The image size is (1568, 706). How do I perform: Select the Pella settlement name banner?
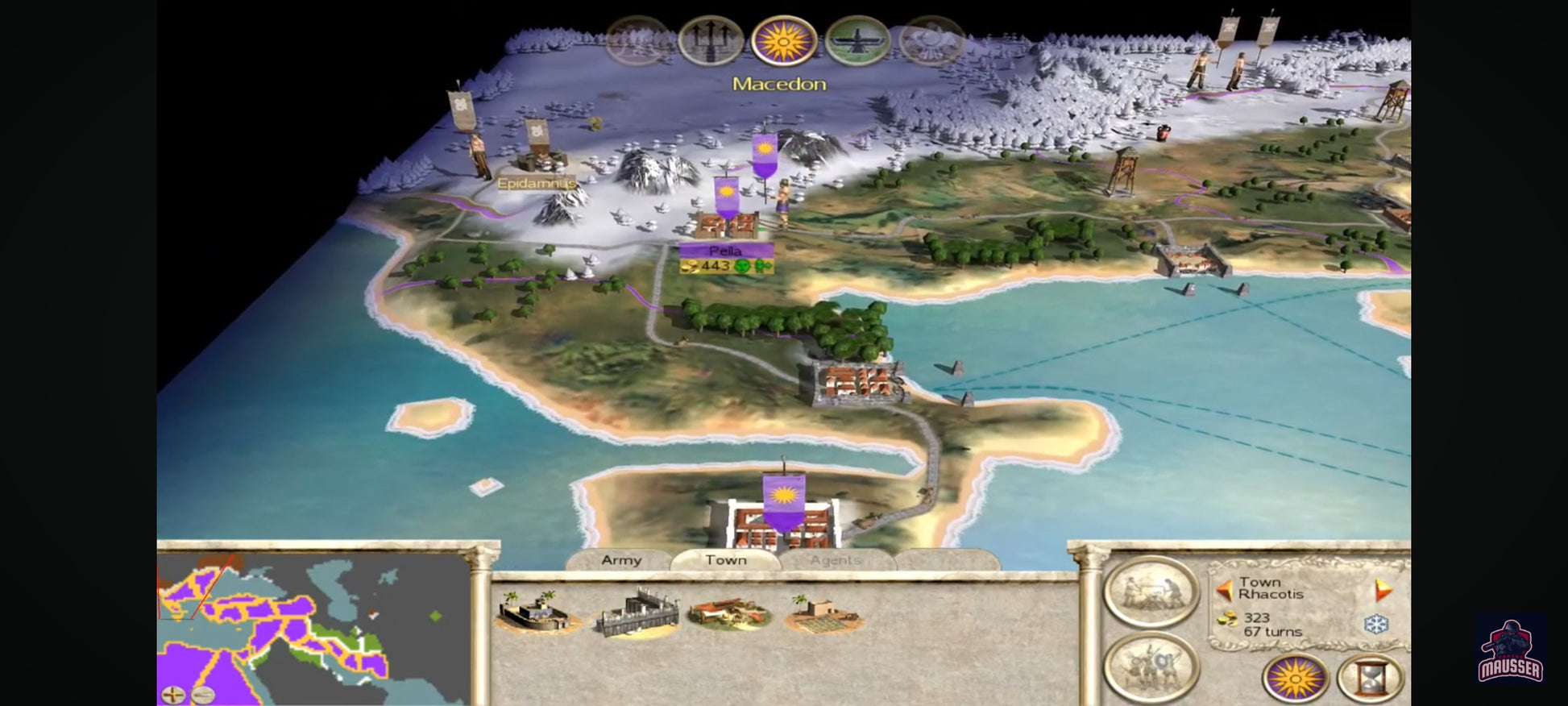pyautogui.click(x=725, y=251)
